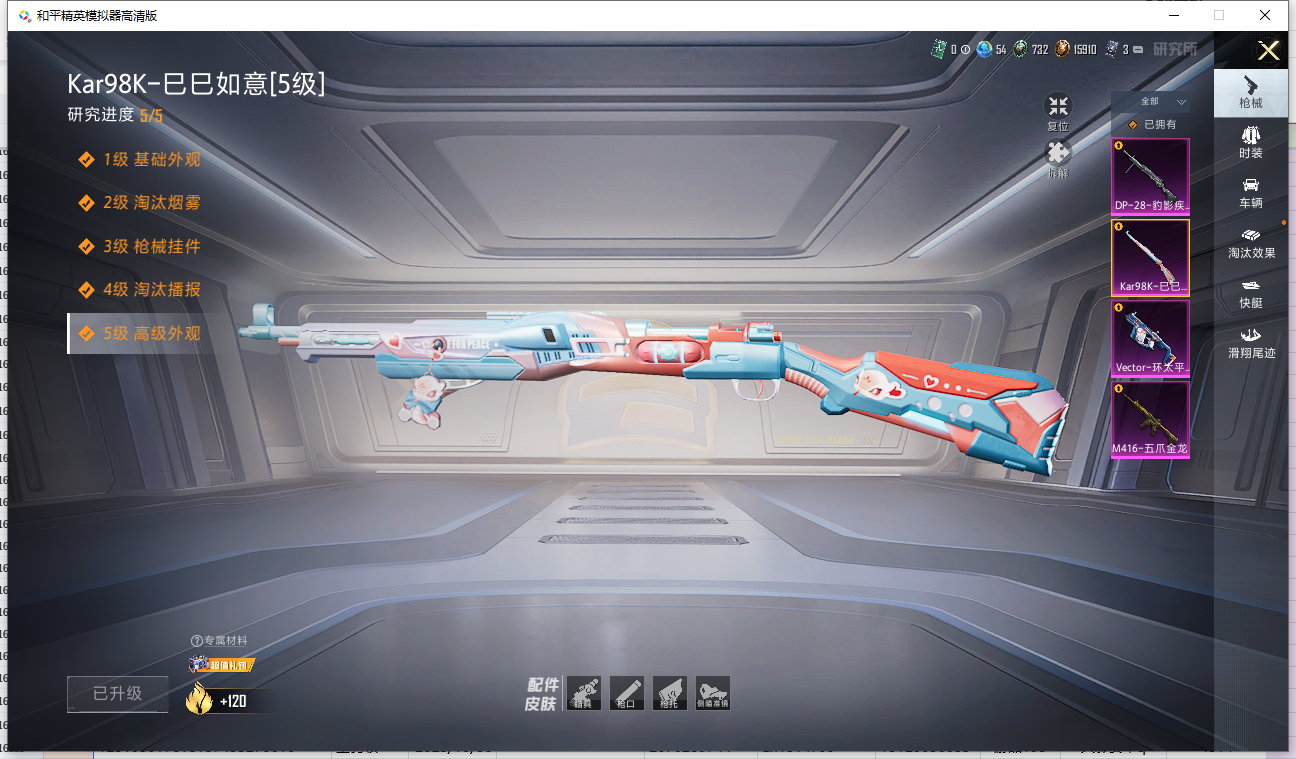Open the 超值礼包 value pack offer
This screenshot has width=1296, height=759.
pos(220,664)
